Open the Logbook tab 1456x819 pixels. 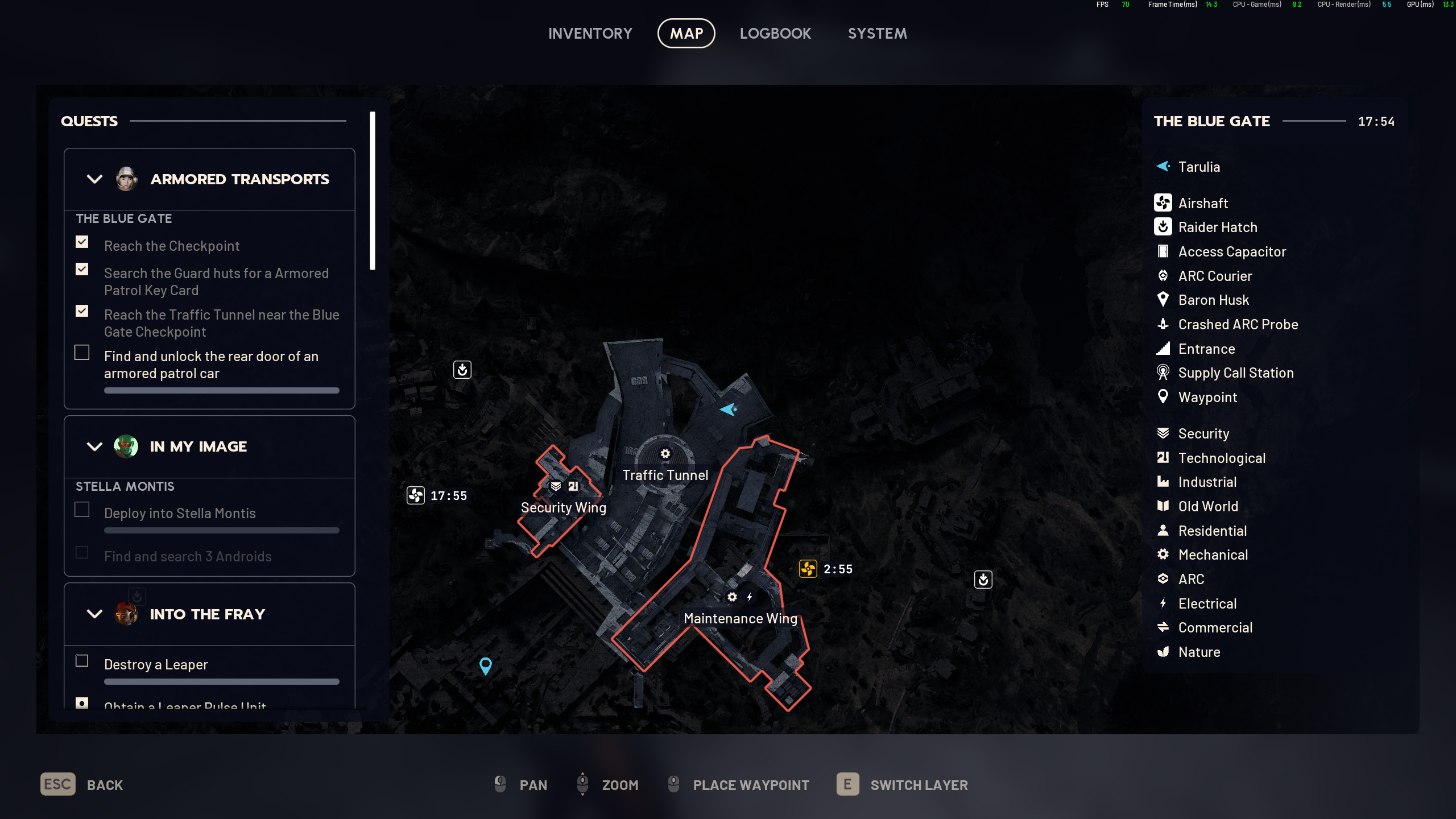point(775,34)
